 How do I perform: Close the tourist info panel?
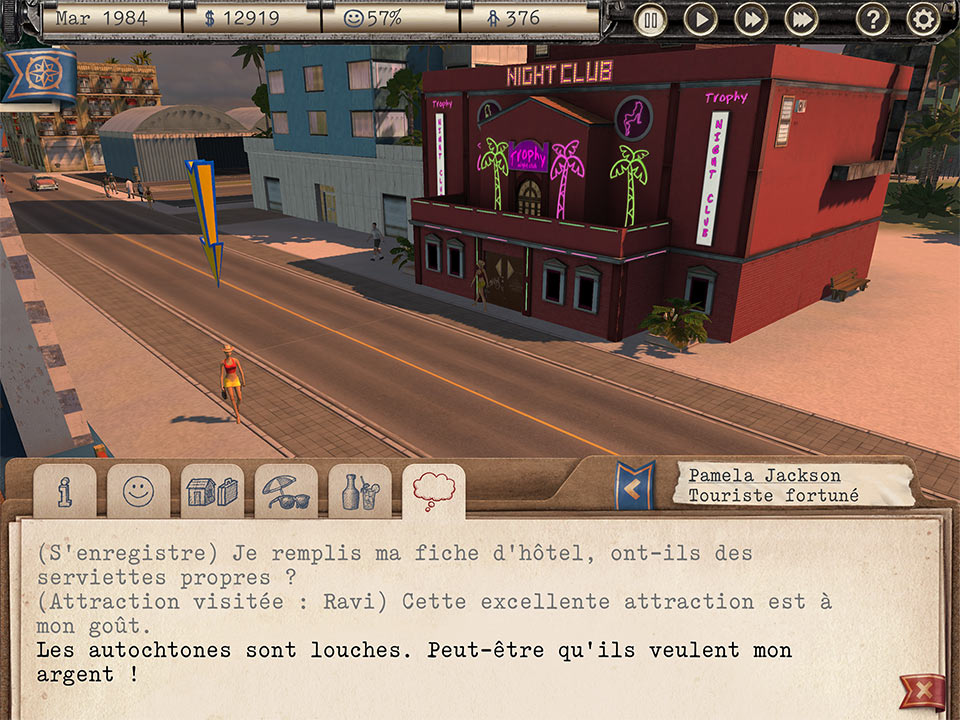pos(921,692)
